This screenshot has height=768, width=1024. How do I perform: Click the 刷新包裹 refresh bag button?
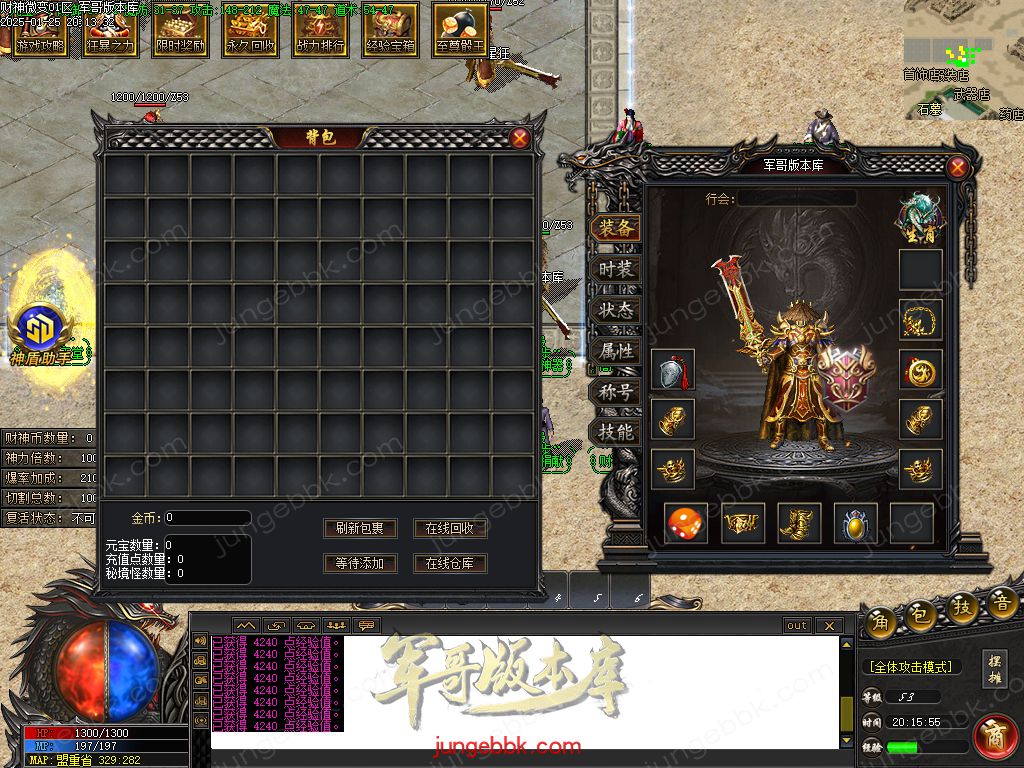click(360, 528)
